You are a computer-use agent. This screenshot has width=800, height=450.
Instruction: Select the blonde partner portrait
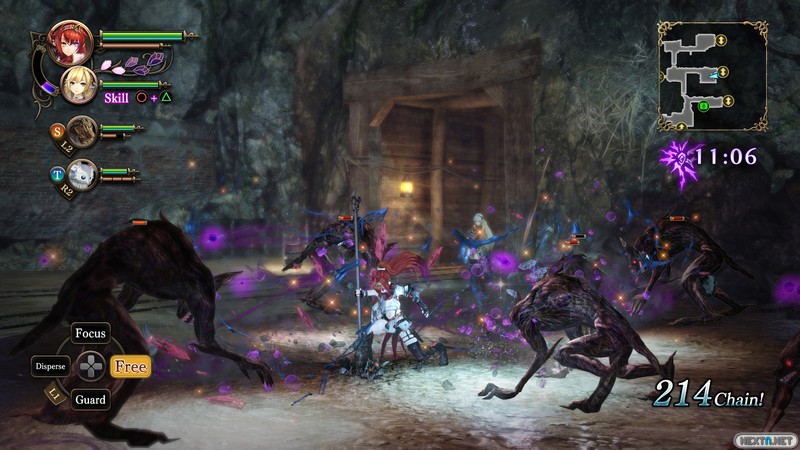pyautogui.click(x=78, y=86)
